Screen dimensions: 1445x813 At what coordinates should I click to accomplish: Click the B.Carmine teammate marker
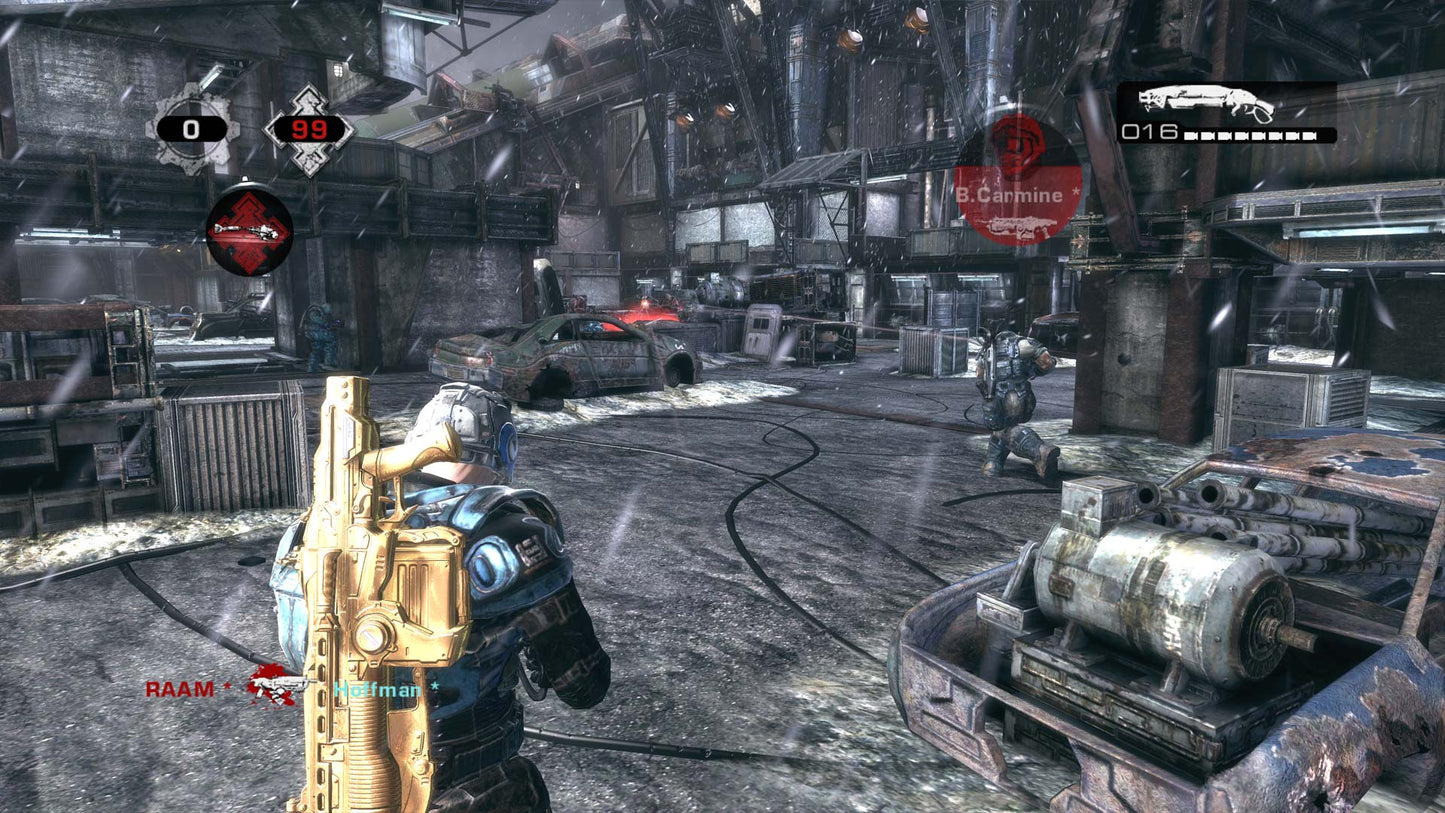pyautogui.click(x=1018, y=180)
